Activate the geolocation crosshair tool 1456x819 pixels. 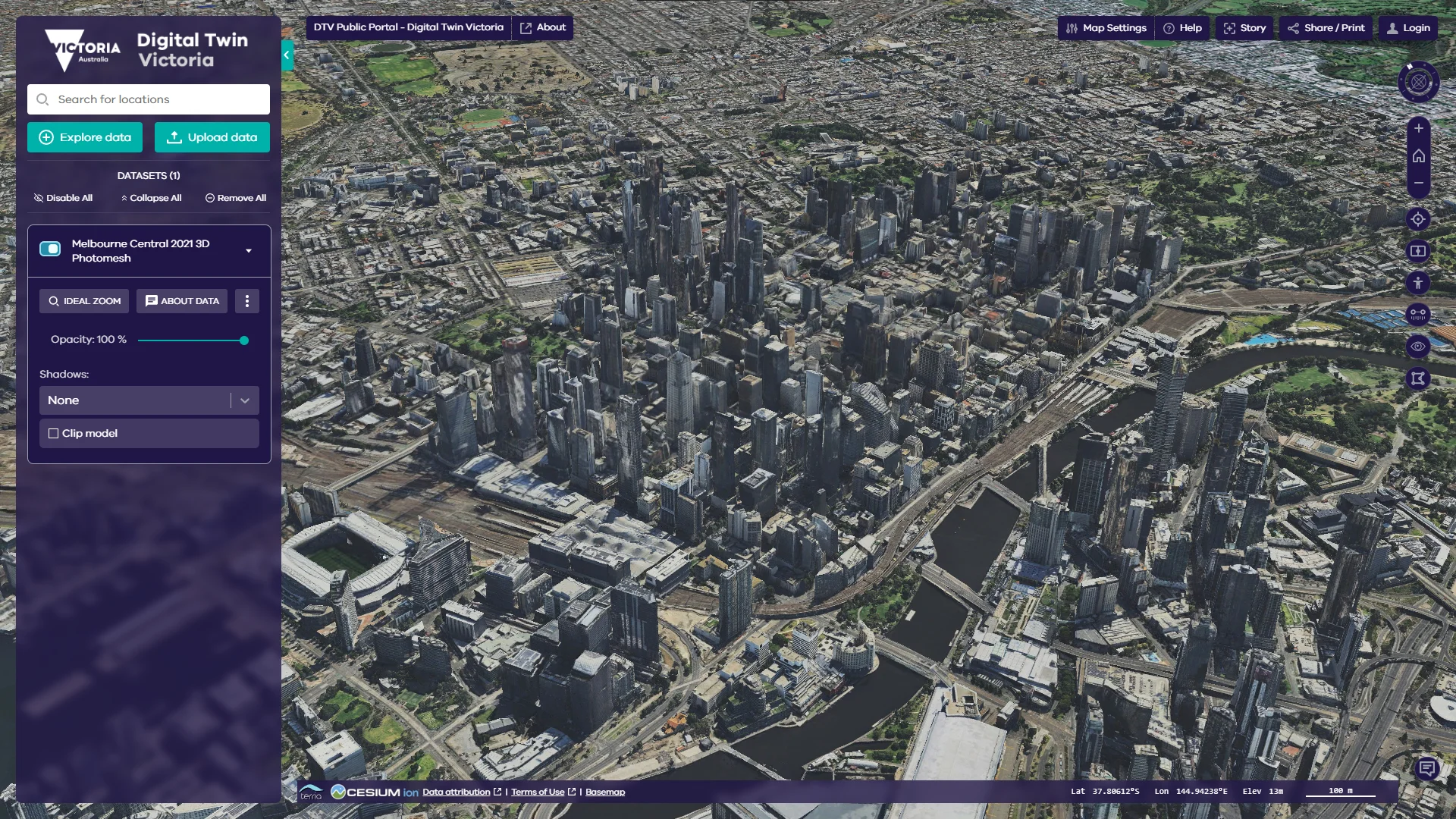pyautogui.click(x=1418, y=219)
